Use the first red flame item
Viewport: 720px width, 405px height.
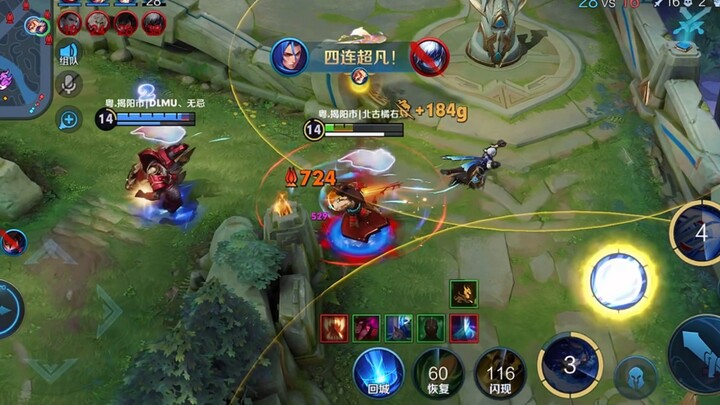tap(334, 327)
